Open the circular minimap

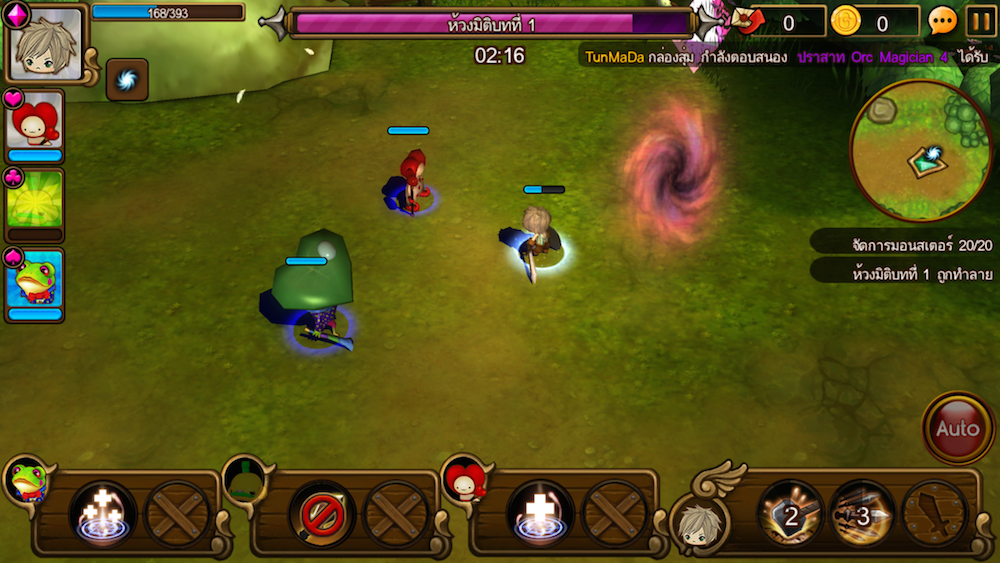(919, 150)
